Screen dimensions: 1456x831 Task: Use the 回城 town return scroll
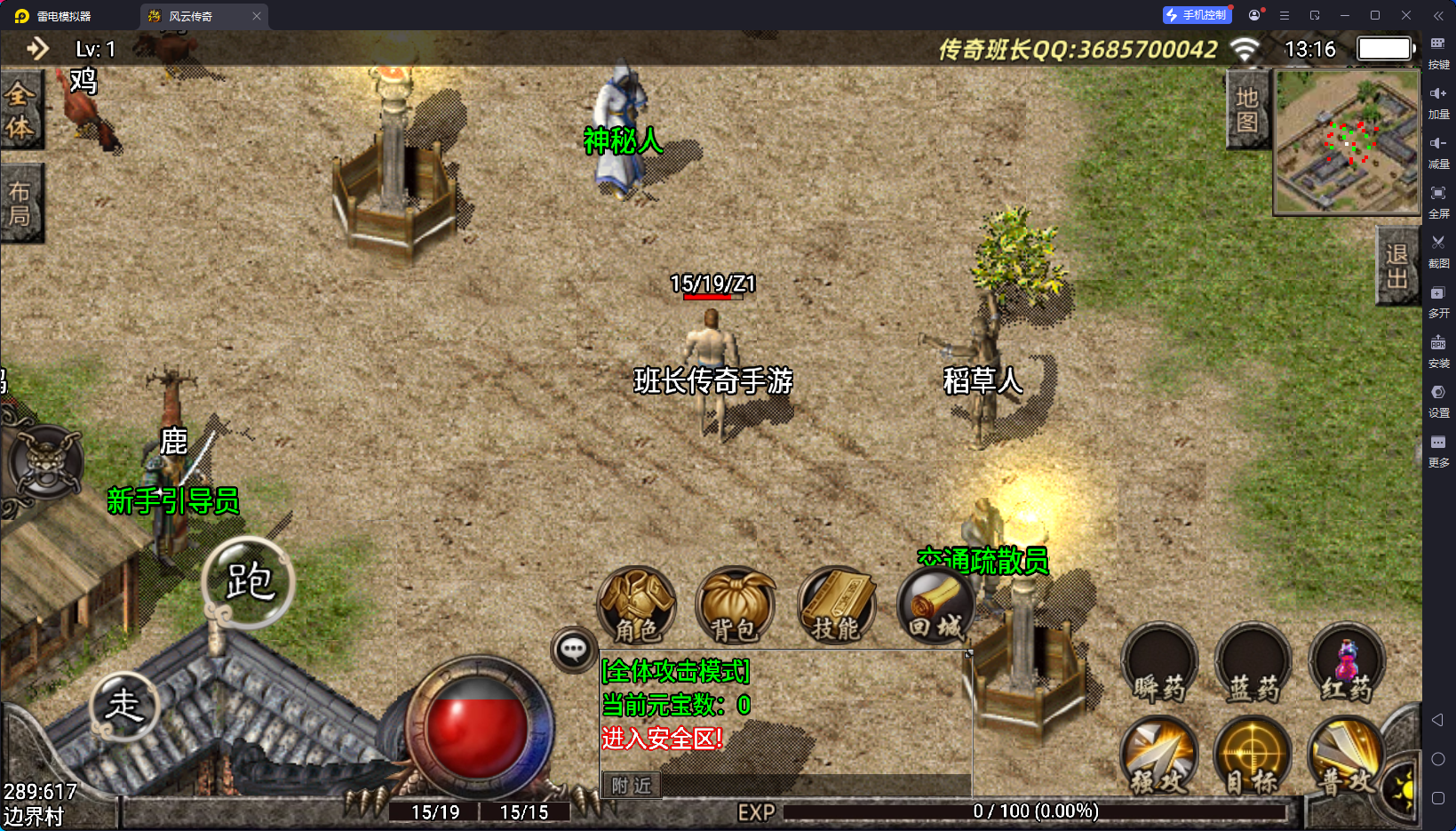(x=935, y=606)
